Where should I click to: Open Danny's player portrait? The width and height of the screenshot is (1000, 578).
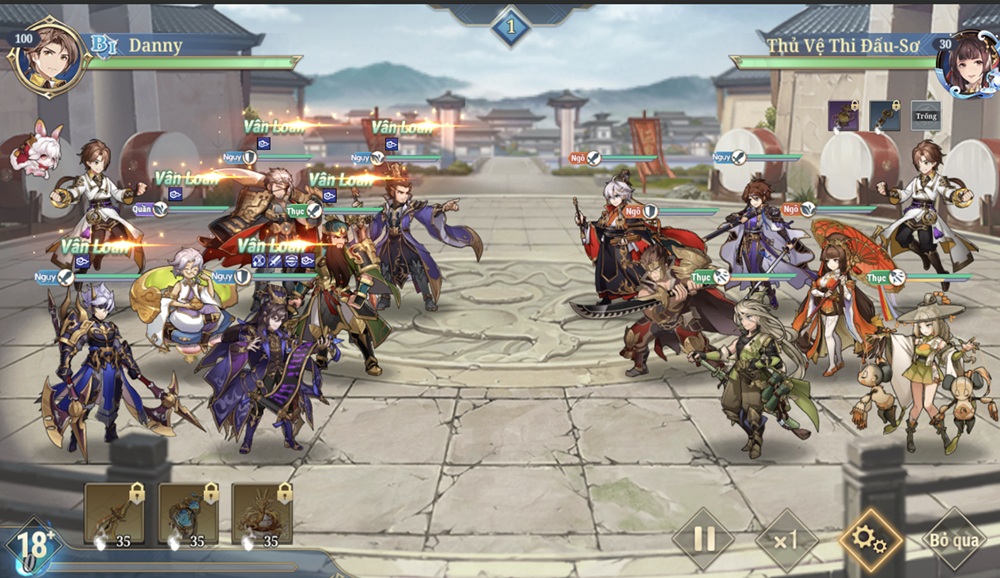point(46,55)
